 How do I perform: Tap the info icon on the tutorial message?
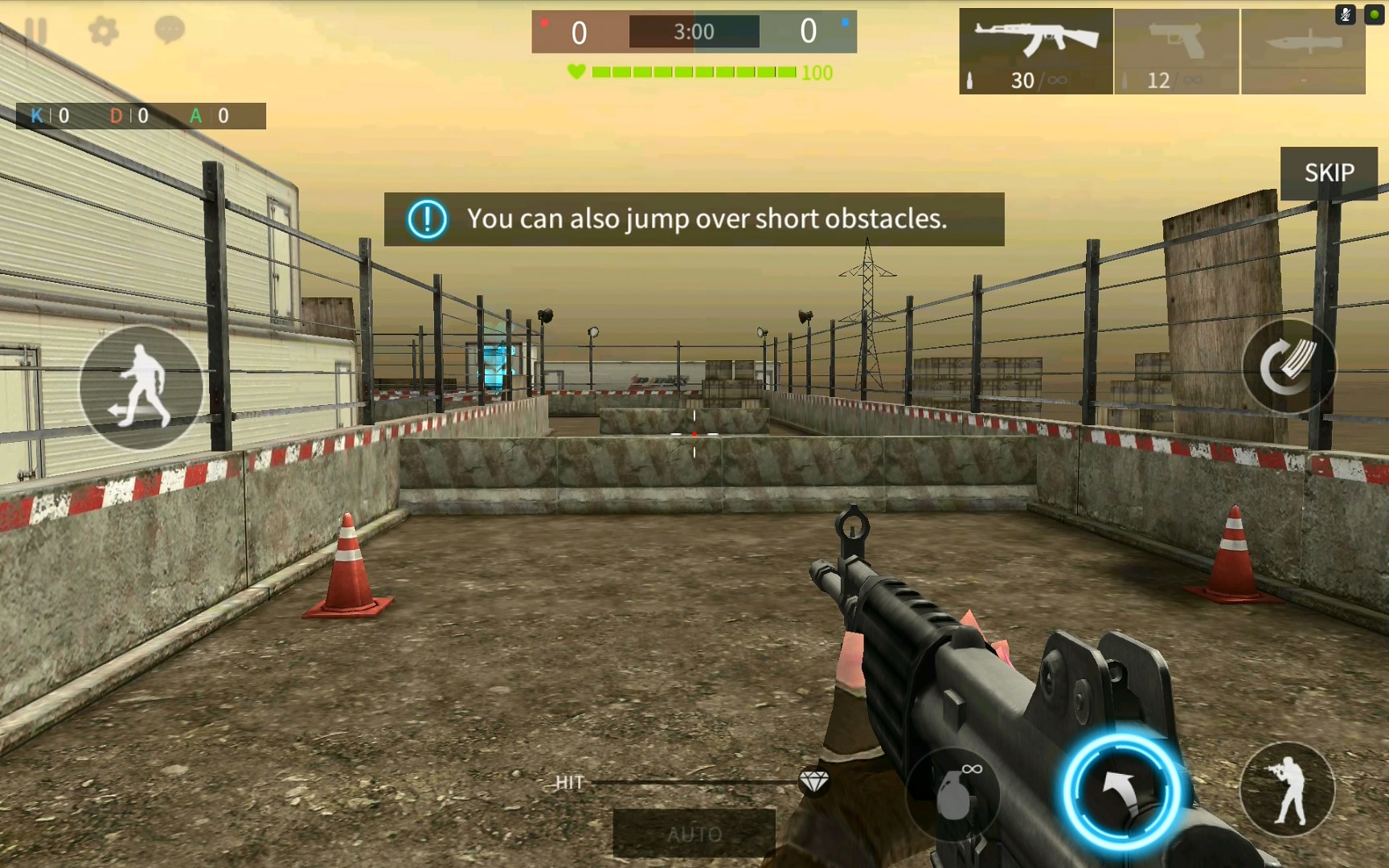428,218
